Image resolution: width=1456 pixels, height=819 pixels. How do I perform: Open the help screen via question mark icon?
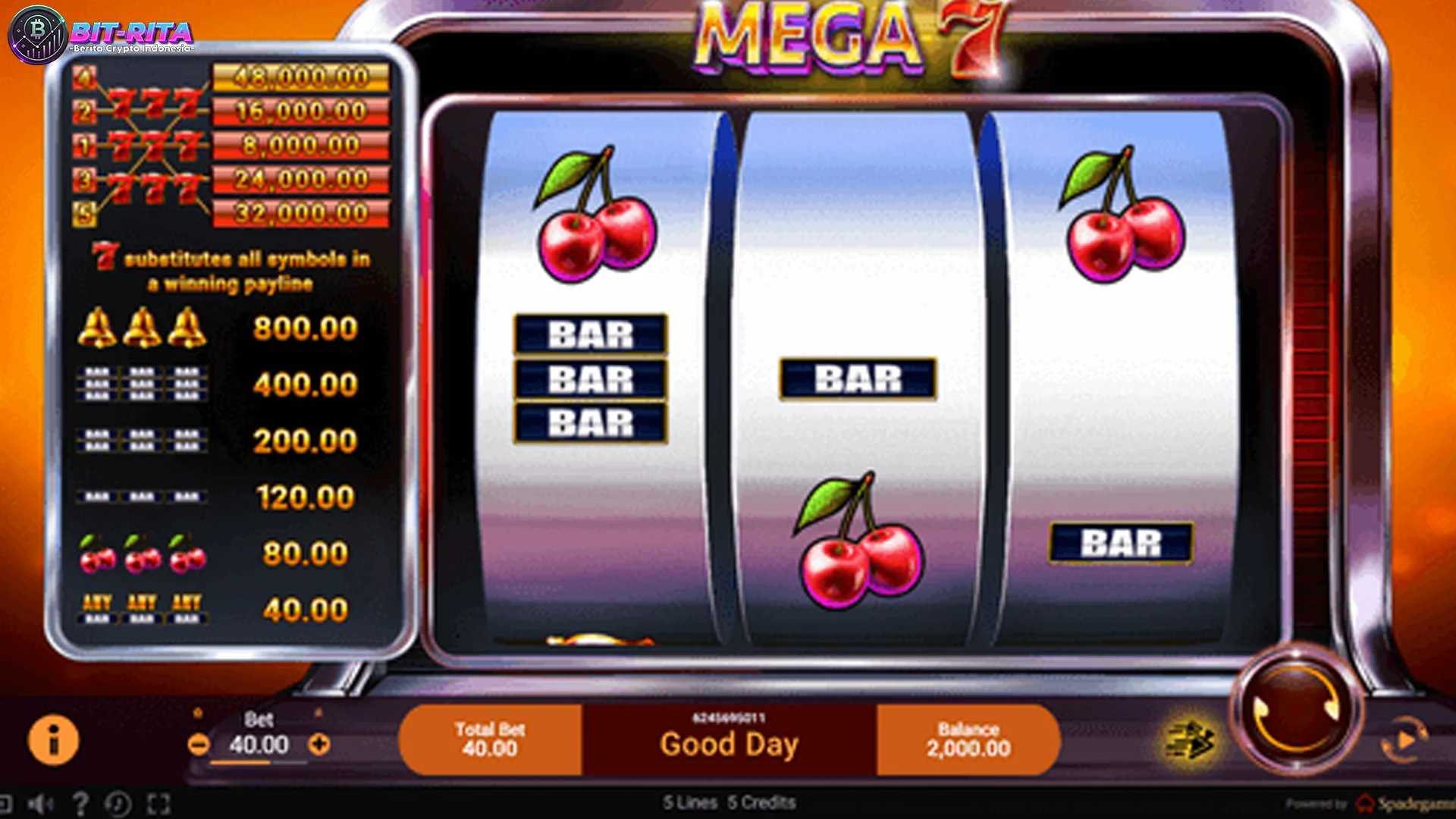[x=81, y=802]
